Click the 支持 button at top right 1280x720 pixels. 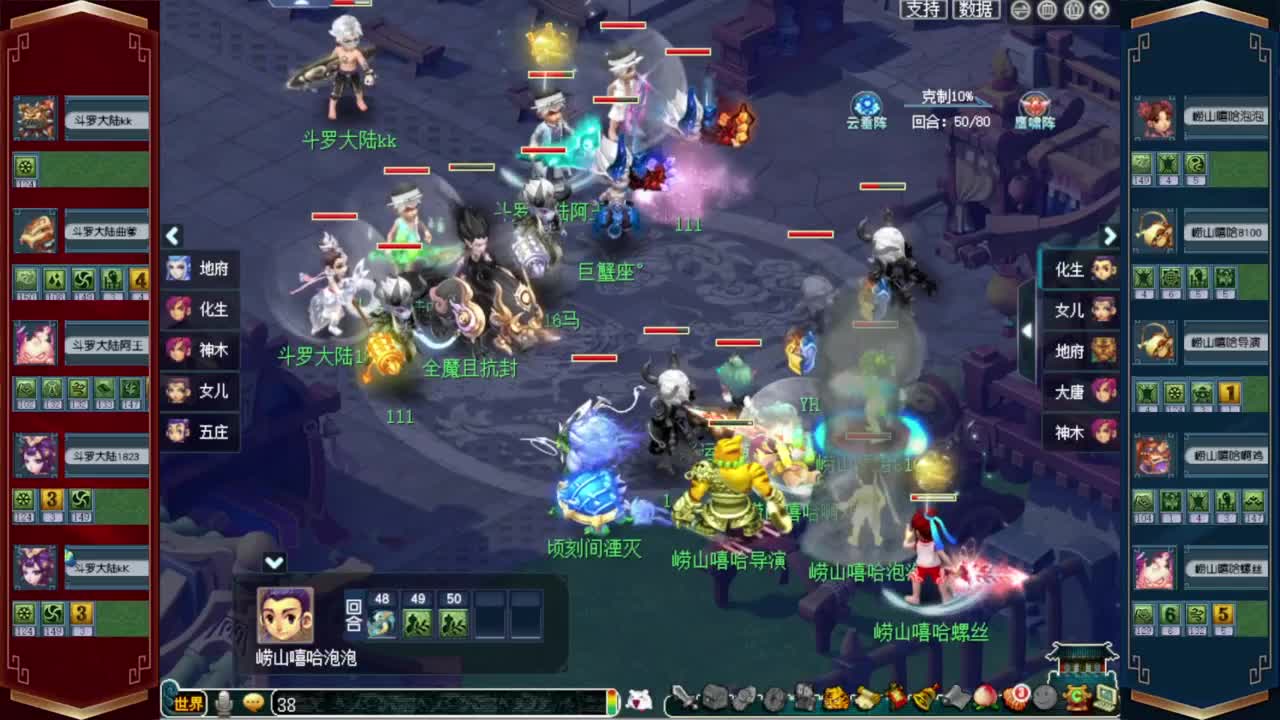coord(922,10)
